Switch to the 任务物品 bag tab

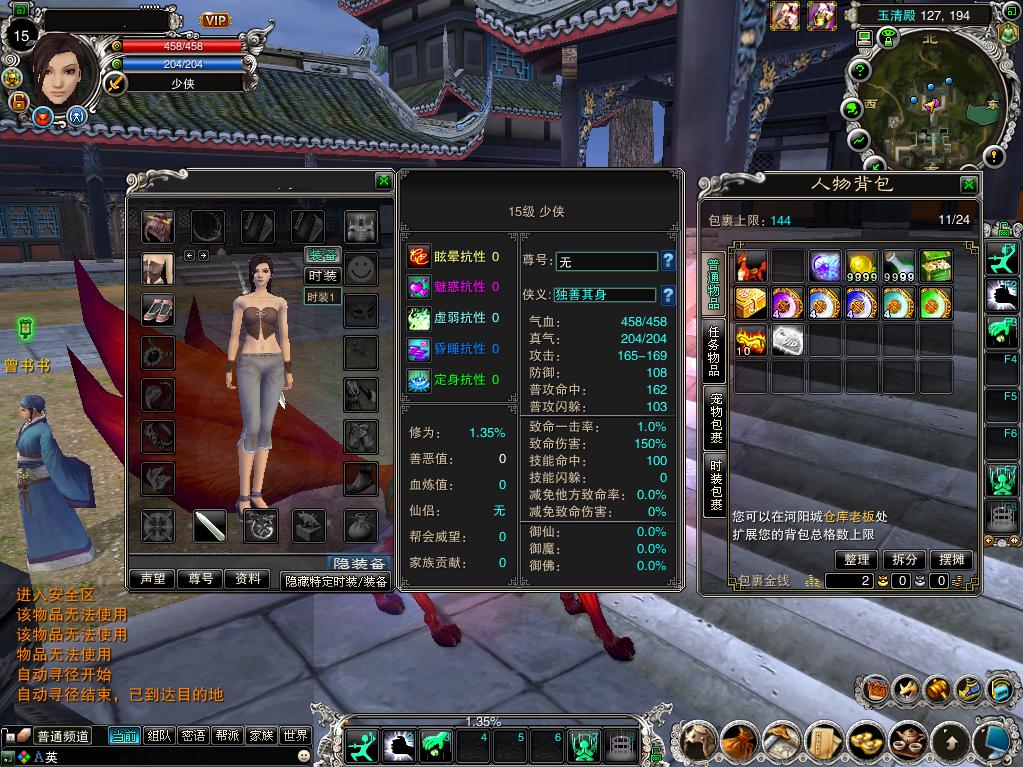click(x=715, y=351)
